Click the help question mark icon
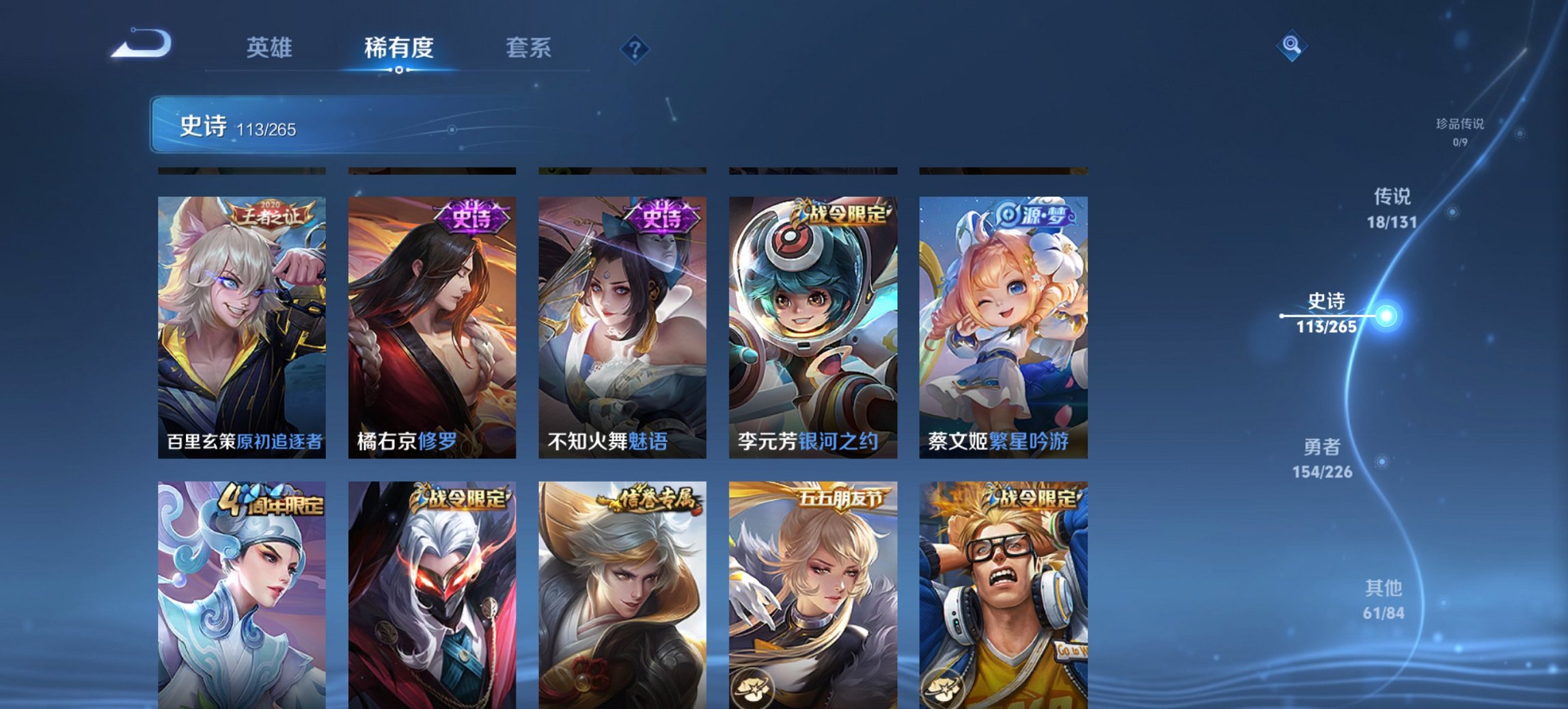 tap(635, 48)
